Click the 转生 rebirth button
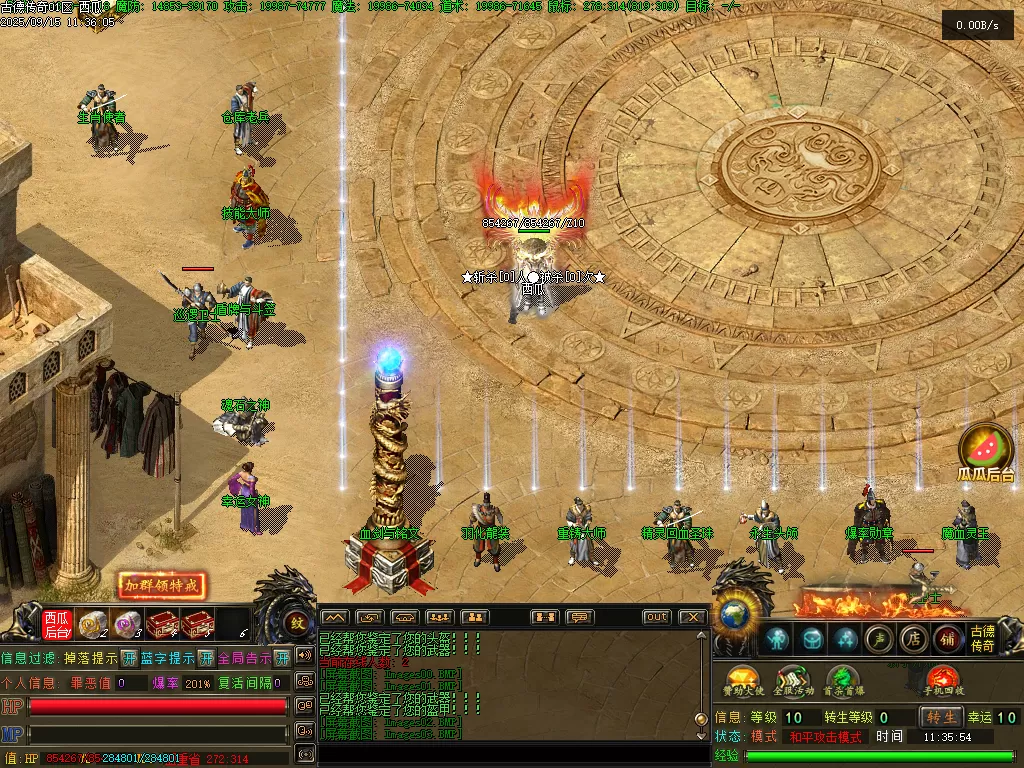Screen dimensions: 1024x768 (942, 717)
